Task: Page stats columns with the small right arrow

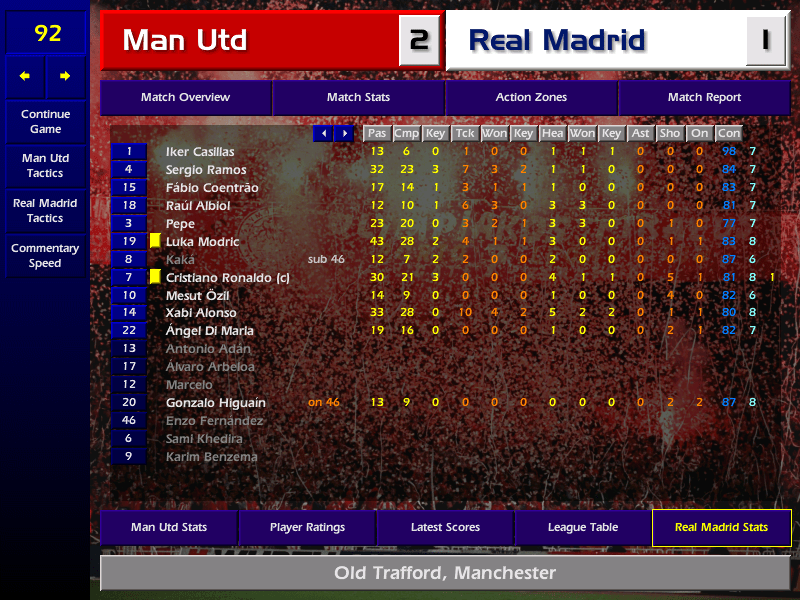Action: (344, 133)
